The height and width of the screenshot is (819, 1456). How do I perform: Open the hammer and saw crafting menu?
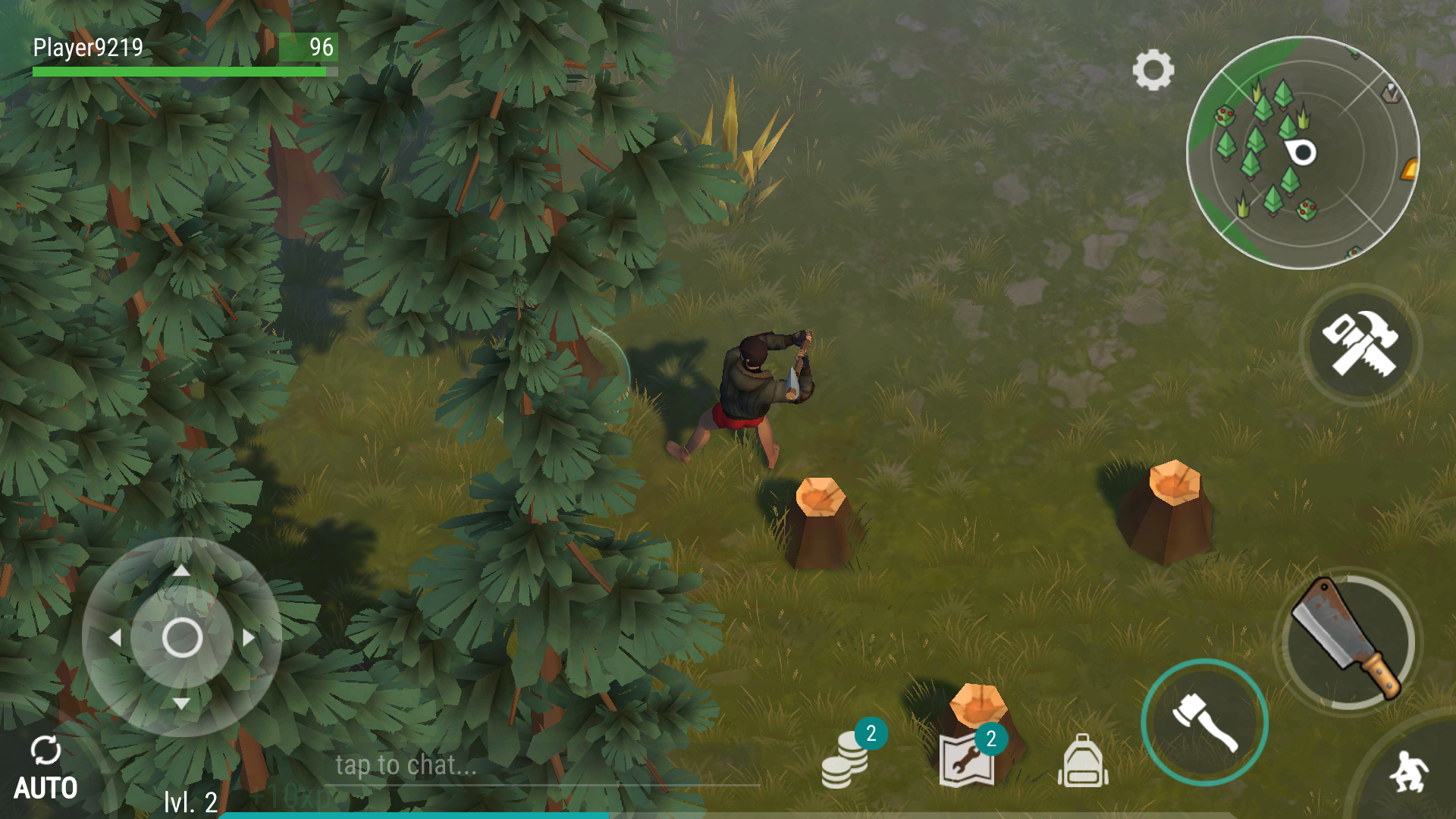[x=1360, y=344]
